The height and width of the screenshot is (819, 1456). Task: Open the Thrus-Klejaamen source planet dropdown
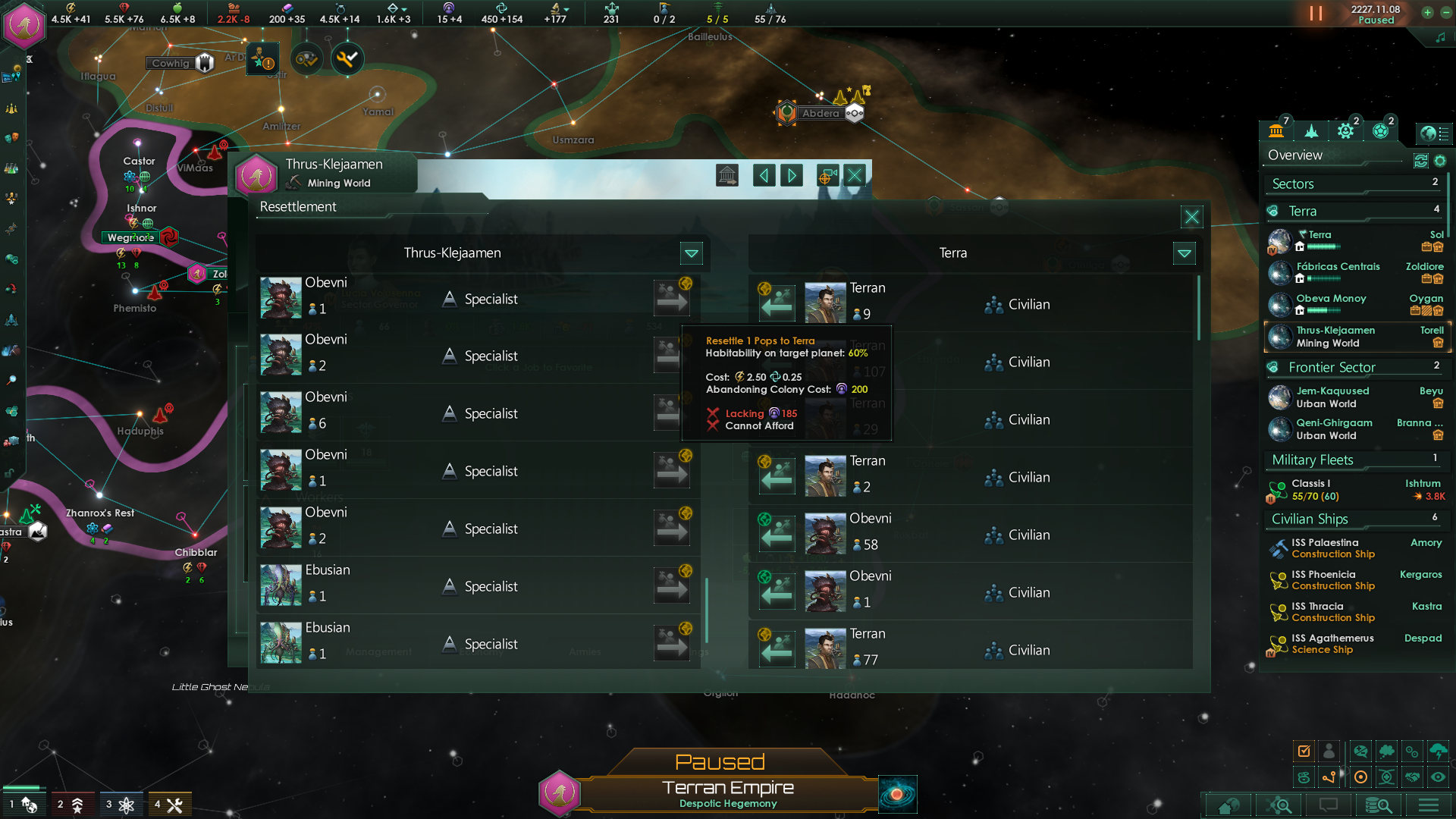coord(691,253)
